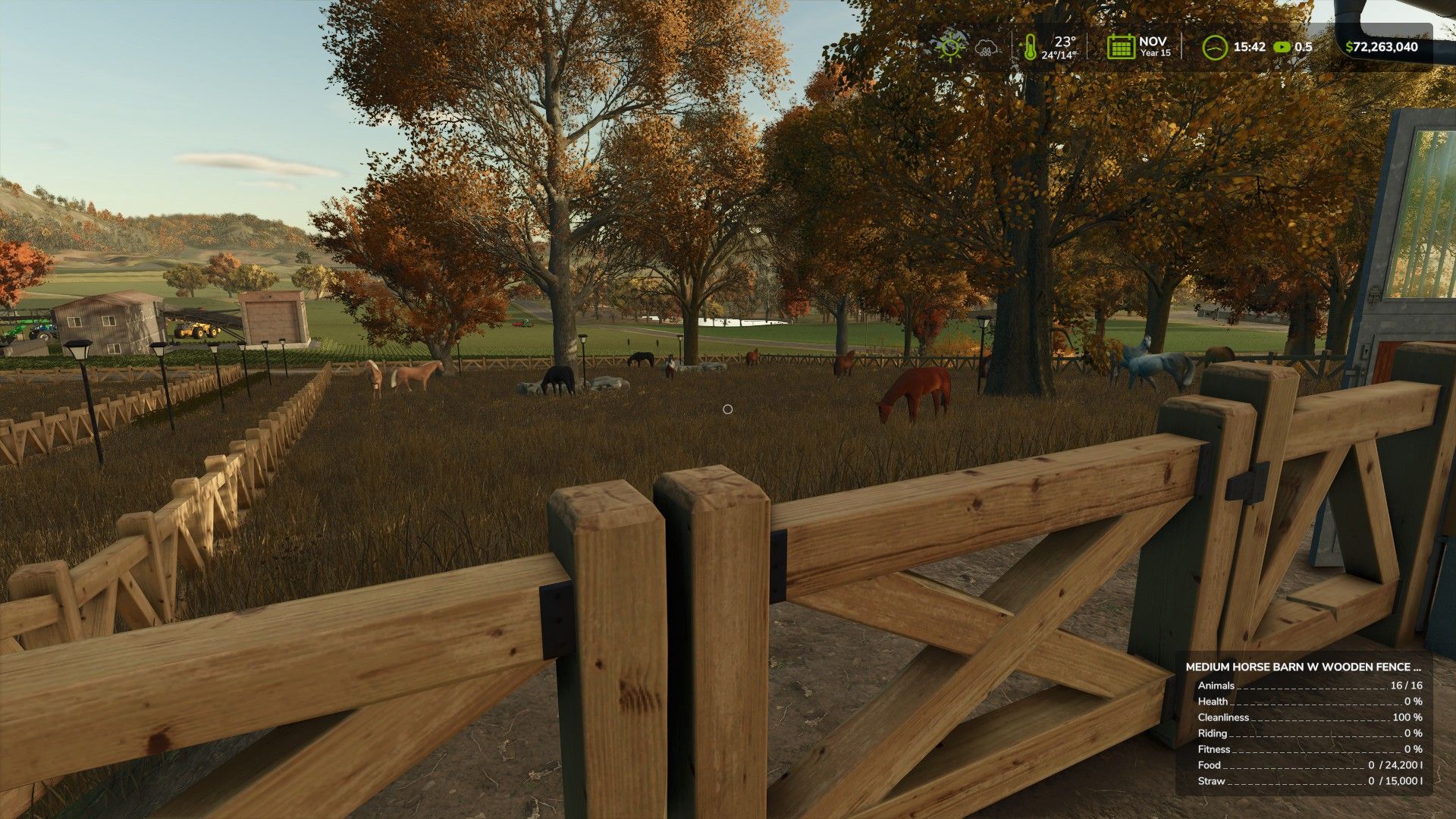The image size is (1456, 819).
Task: Click the green clock dial icon
Action: 1215,47
